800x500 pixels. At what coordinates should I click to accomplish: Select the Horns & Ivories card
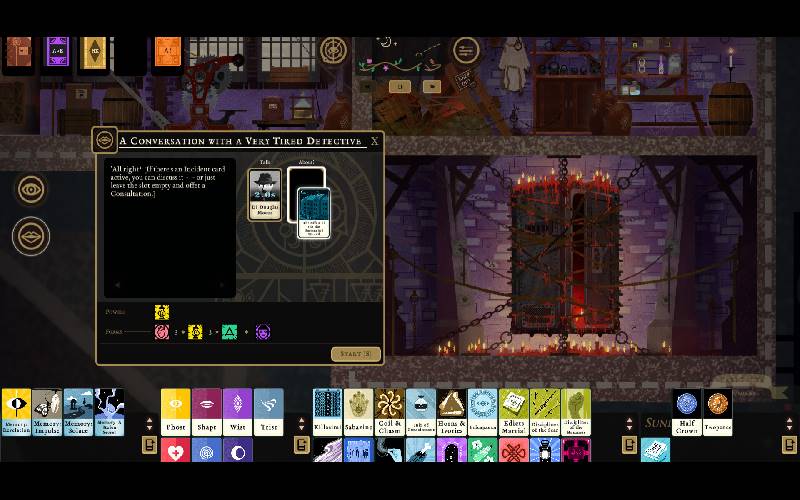[x=451, y=412]
